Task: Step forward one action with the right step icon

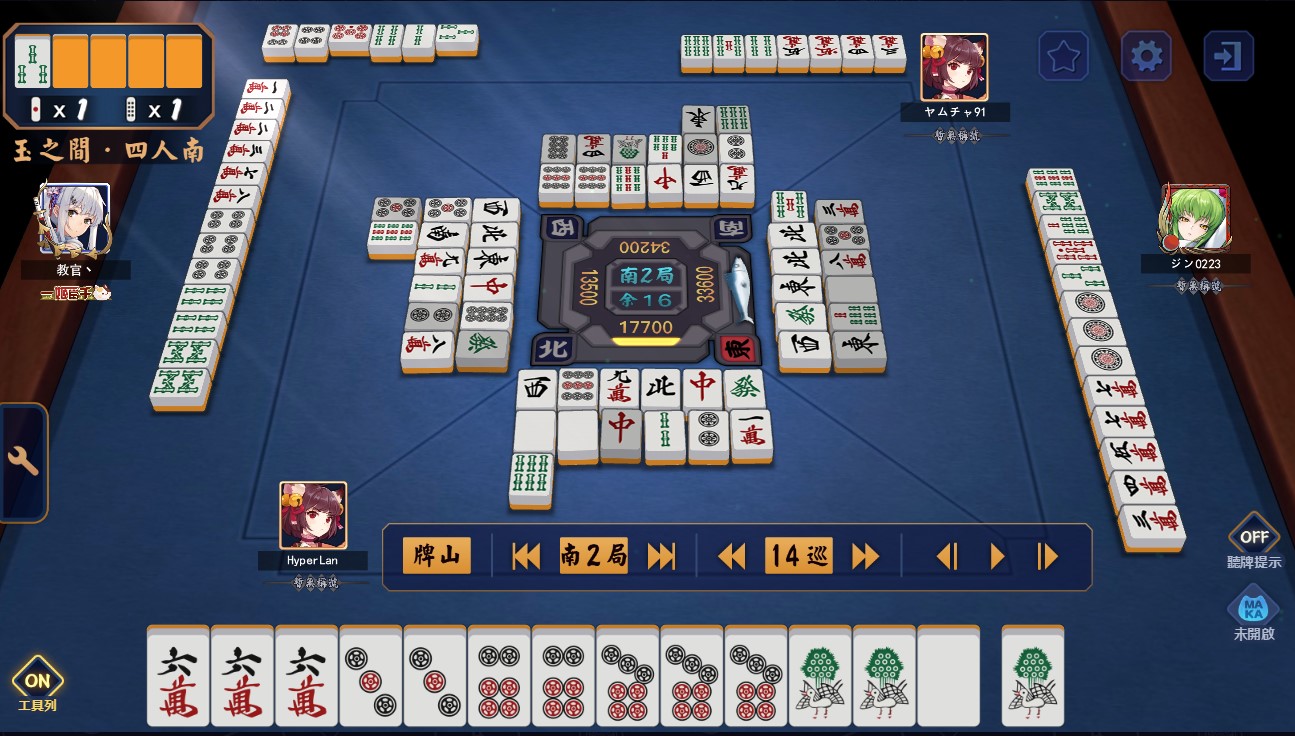Action: (997, 556)
